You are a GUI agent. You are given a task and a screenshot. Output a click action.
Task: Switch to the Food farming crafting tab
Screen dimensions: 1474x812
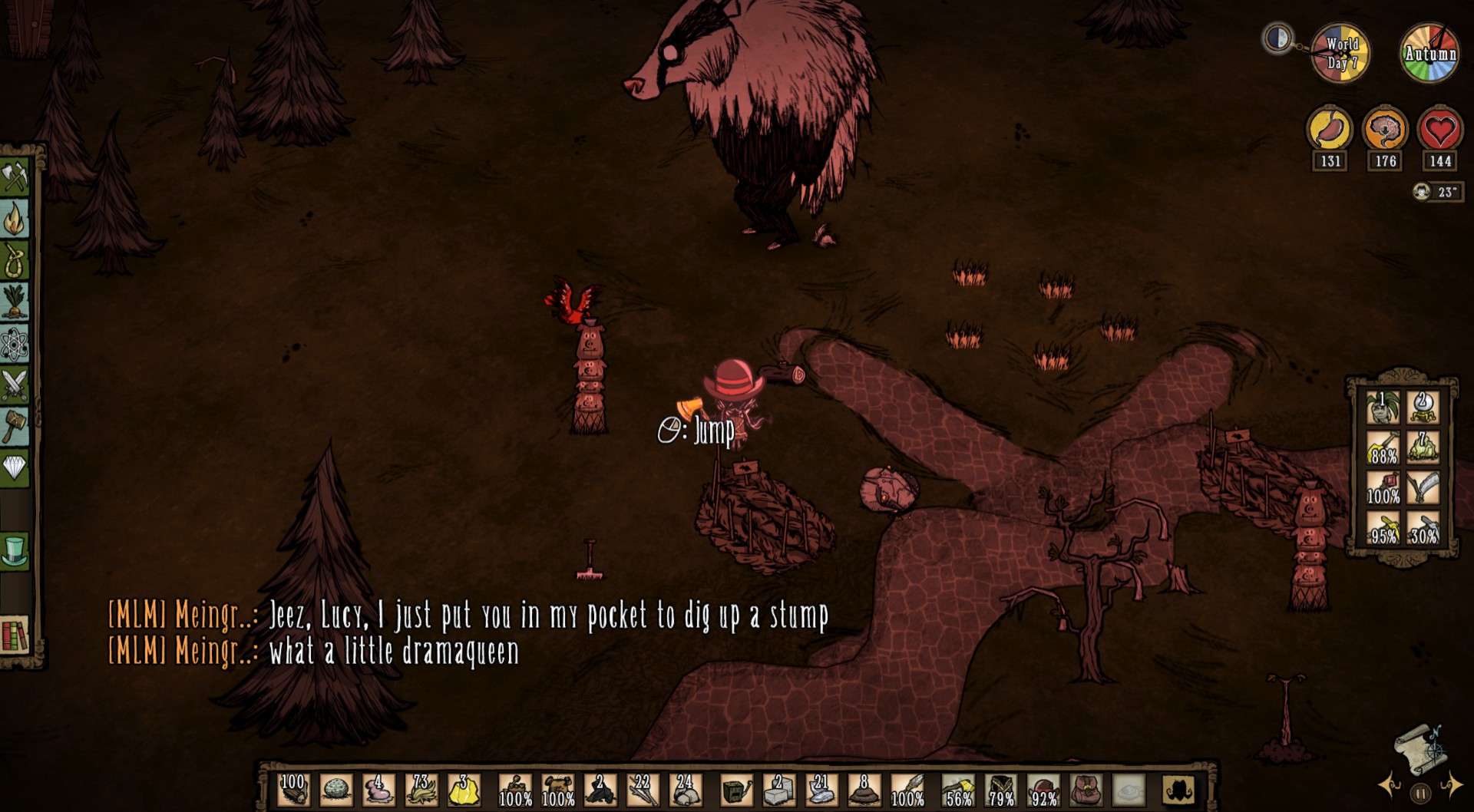pos(15,302)
